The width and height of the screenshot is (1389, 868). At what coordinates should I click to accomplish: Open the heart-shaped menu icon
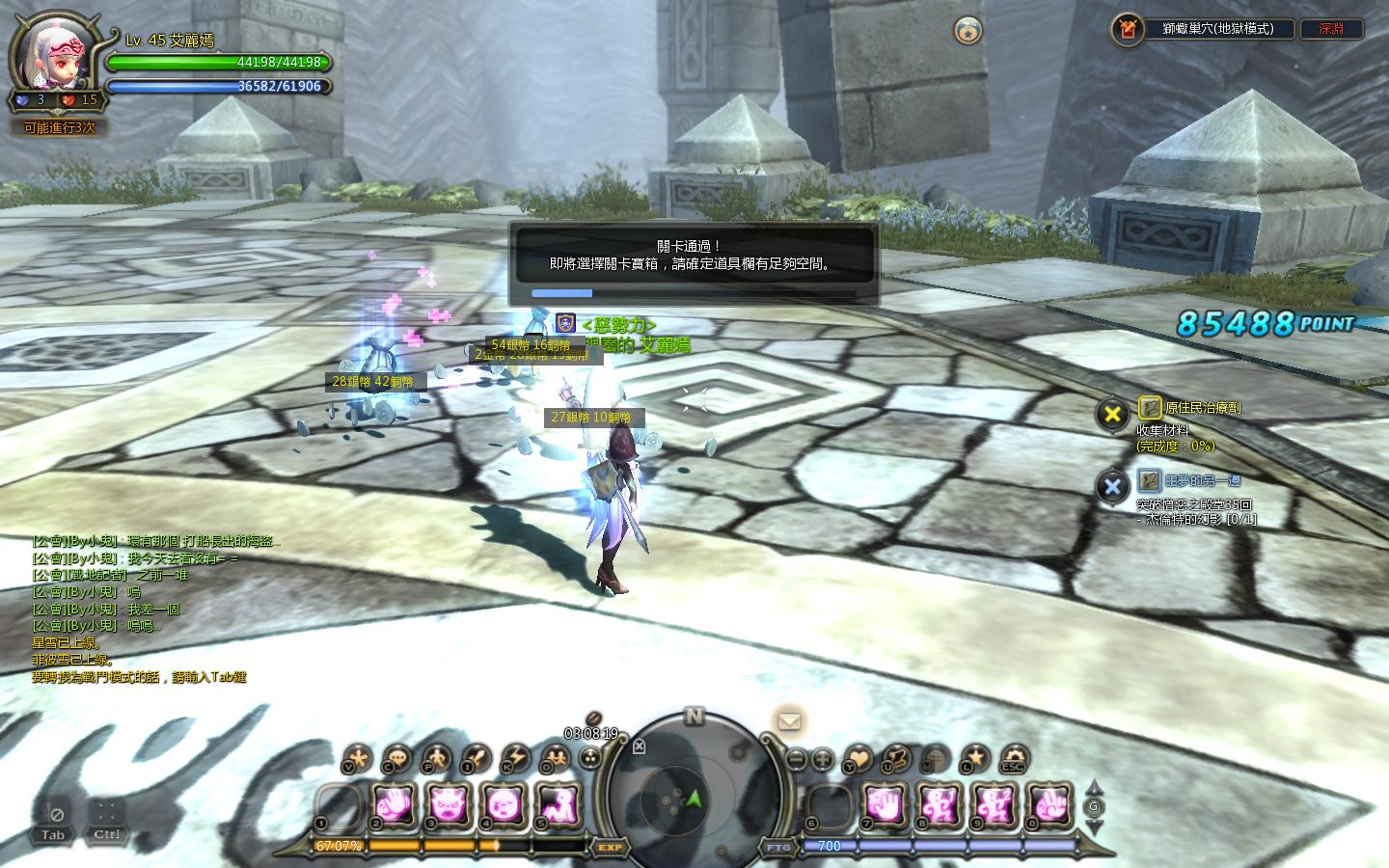[857, 759]
